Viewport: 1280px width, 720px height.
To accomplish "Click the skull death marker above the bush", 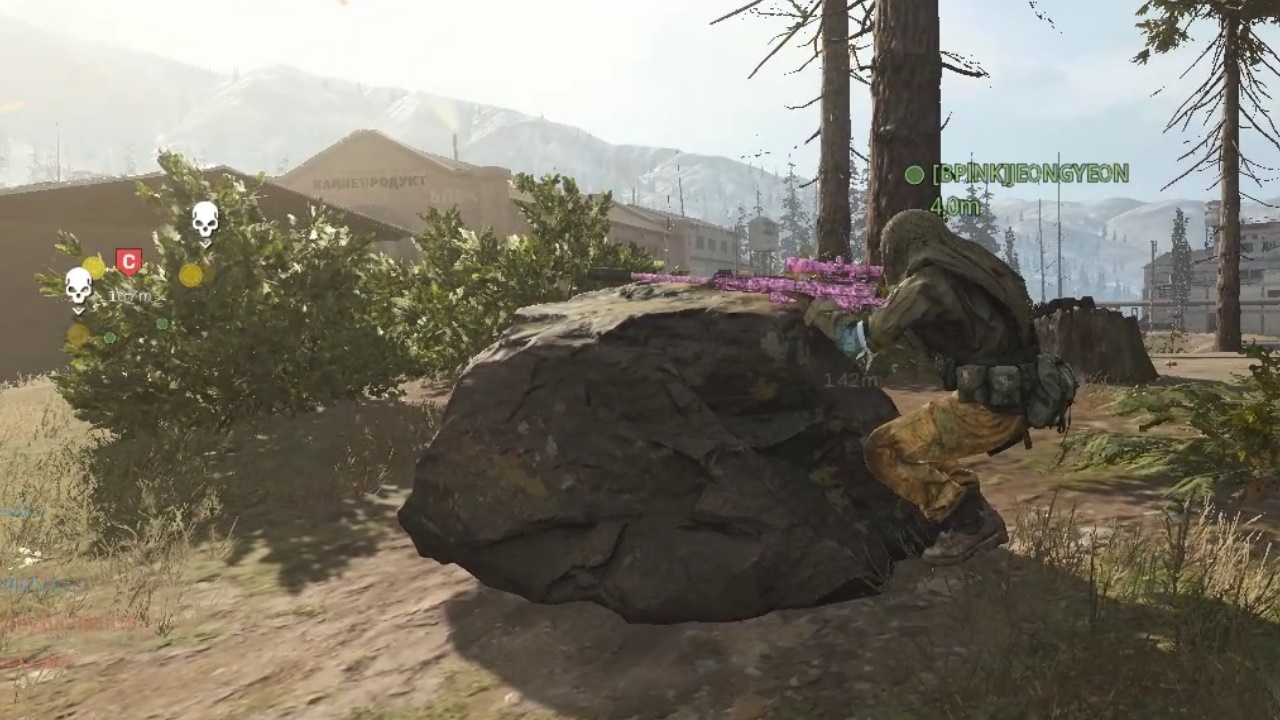I will tap(205, 222).
